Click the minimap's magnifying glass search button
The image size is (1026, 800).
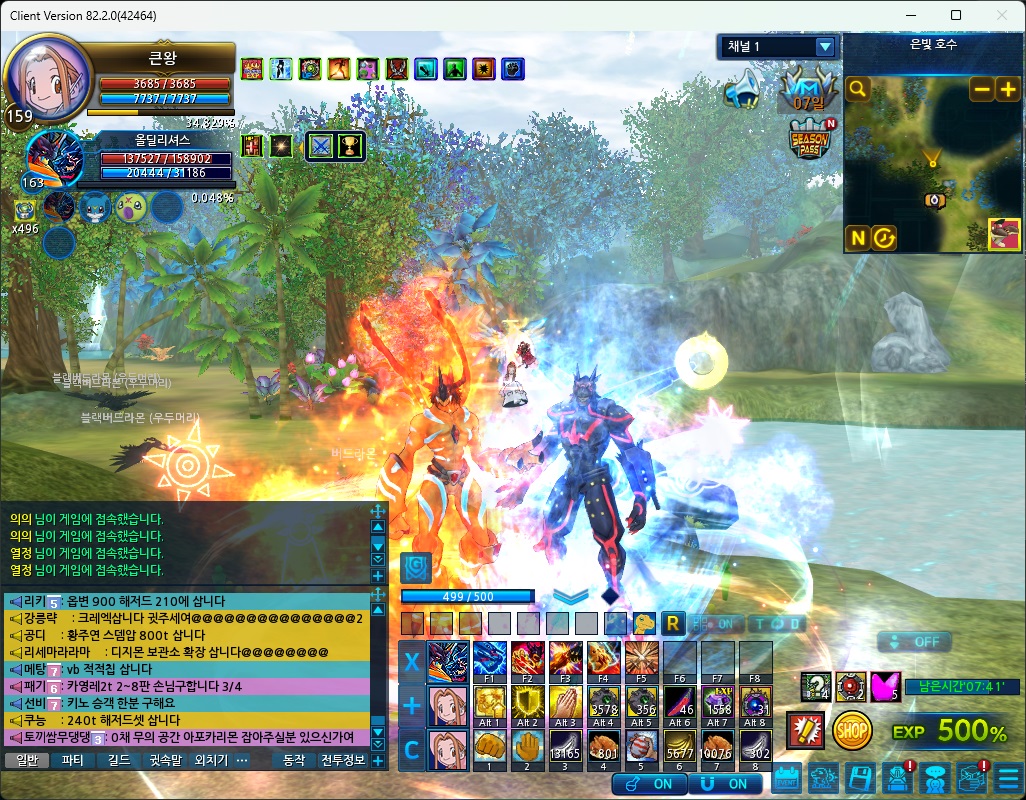click(858, 90)
